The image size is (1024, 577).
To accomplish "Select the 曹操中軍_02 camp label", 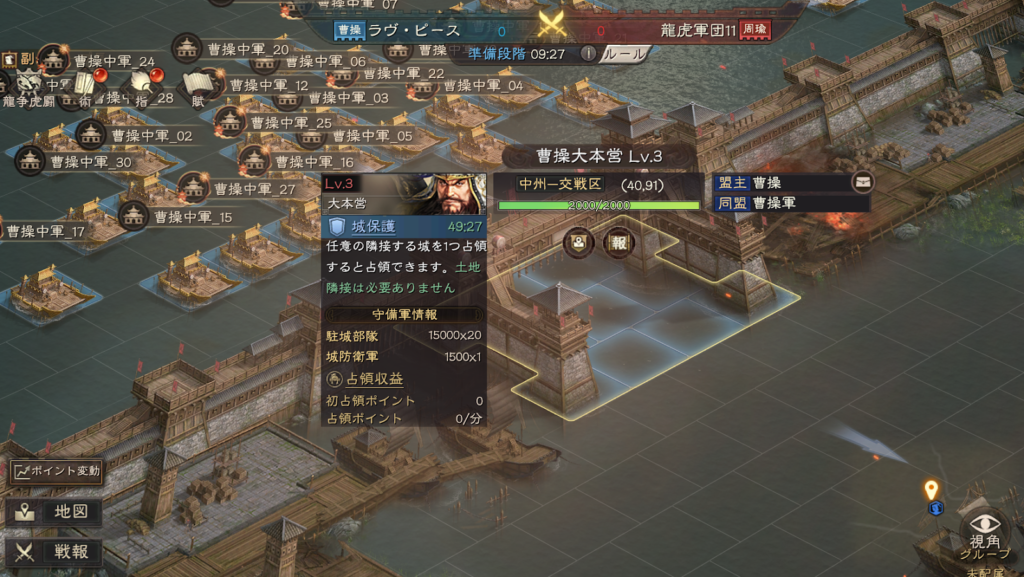I will [150, 135].
